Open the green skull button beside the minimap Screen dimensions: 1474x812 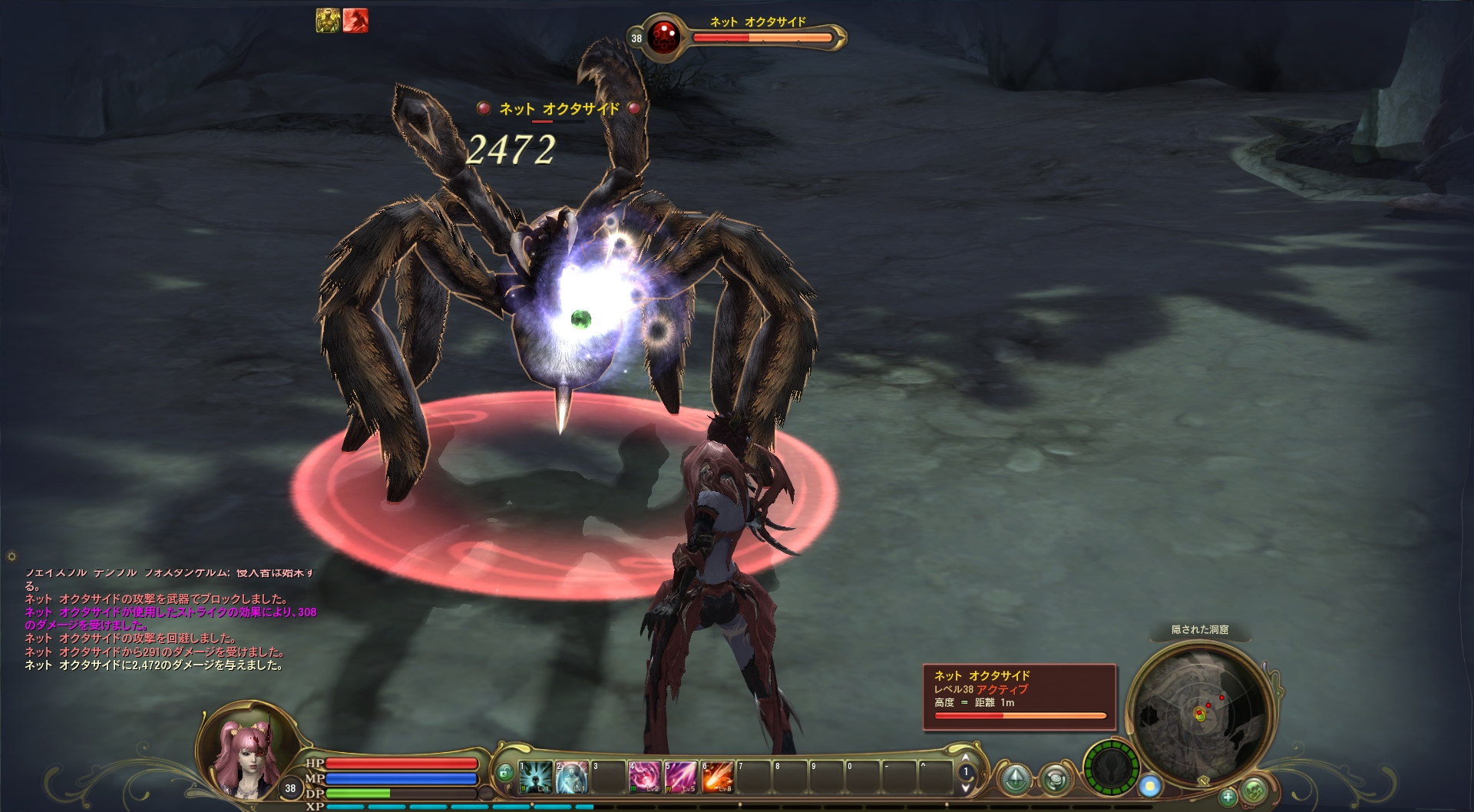1253,788
